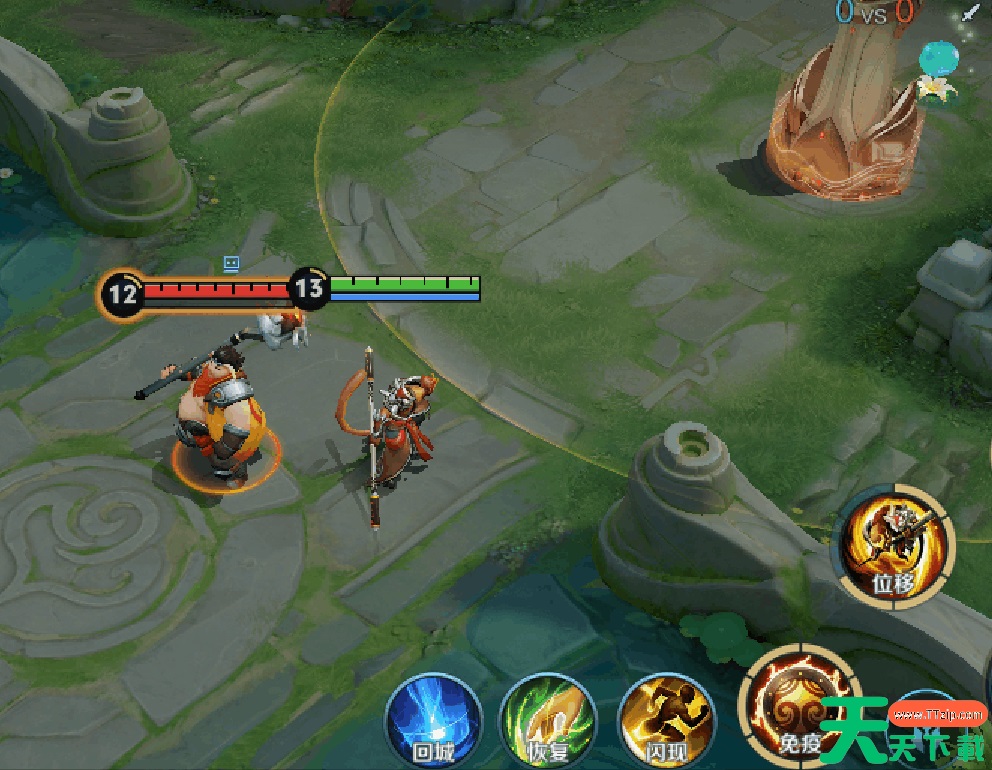Activate the 回城 recall ability
The image size is (992, 770).
tap(433, 719)
